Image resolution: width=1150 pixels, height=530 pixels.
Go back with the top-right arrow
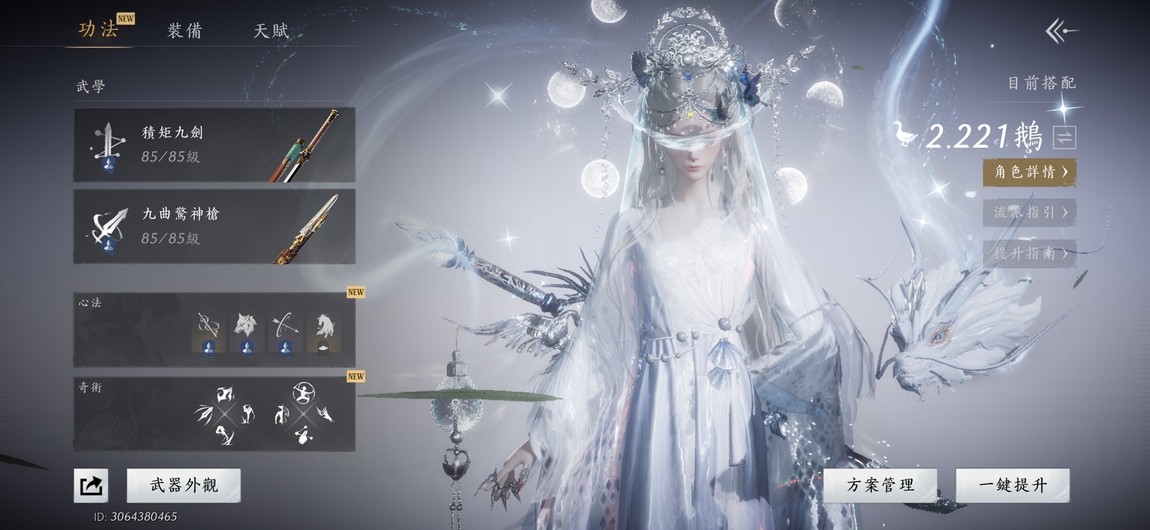point(1061,31)
